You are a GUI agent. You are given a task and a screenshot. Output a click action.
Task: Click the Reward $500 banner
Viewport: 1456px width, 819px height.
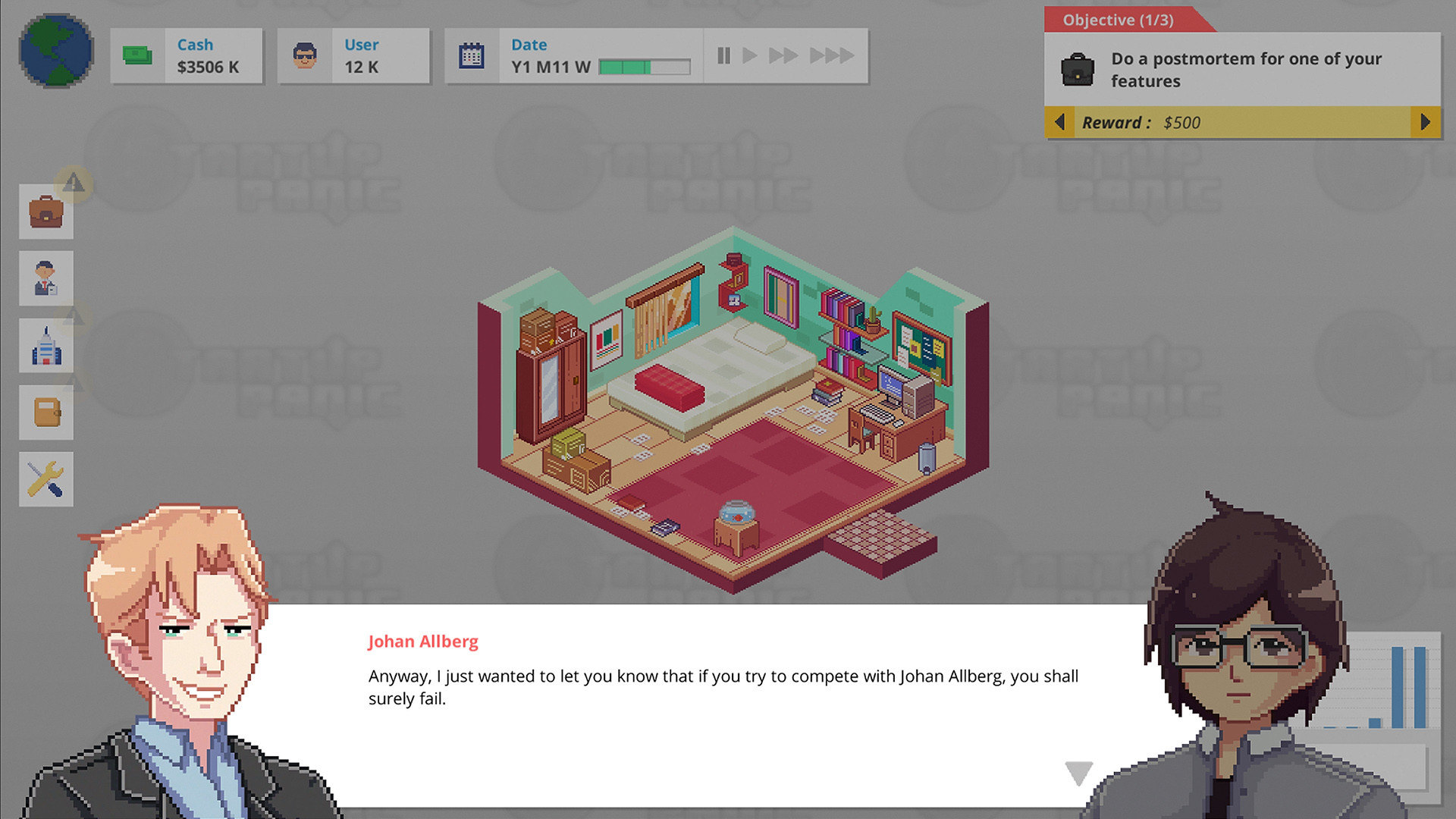pos(1244,122)
